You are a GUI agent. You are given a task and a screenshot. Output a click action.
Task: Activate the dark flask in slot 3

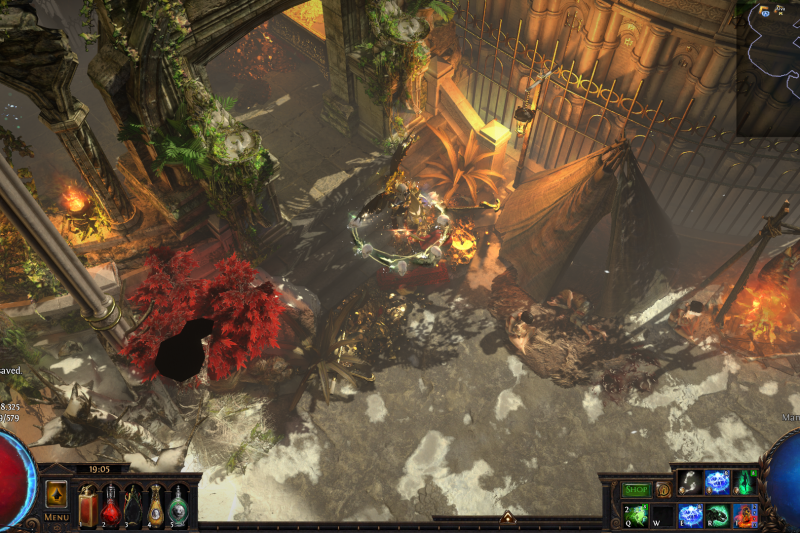(x=133, y=507)
